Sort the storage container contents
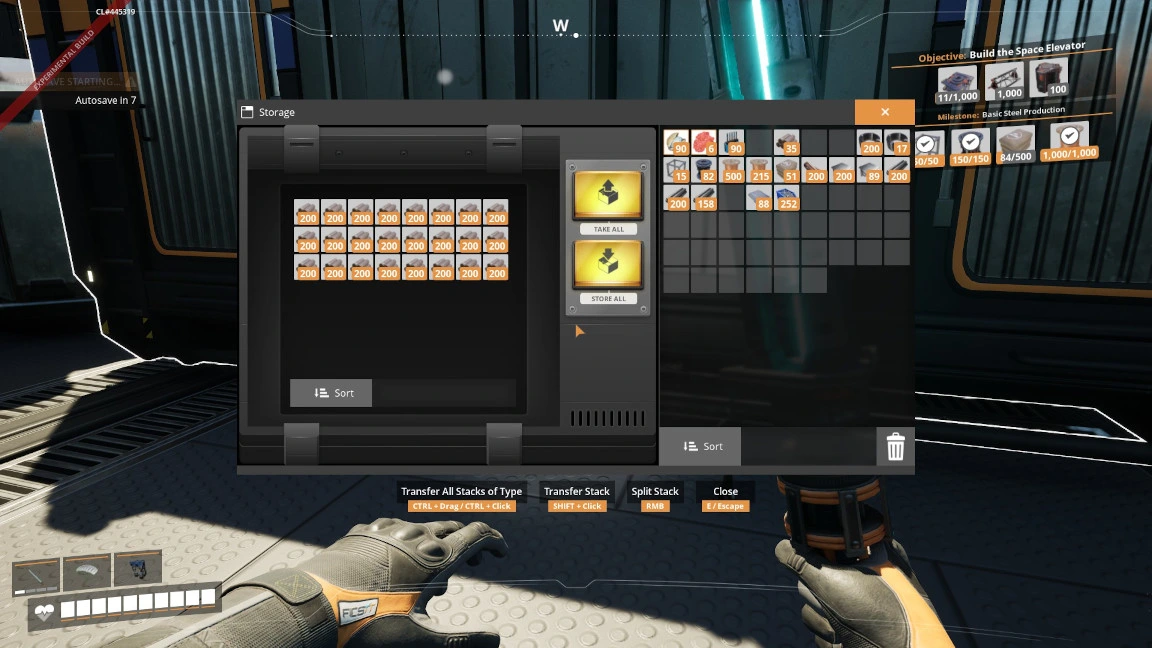The width and height of the screenshot is (1152, 648). (x=331, y=393)
